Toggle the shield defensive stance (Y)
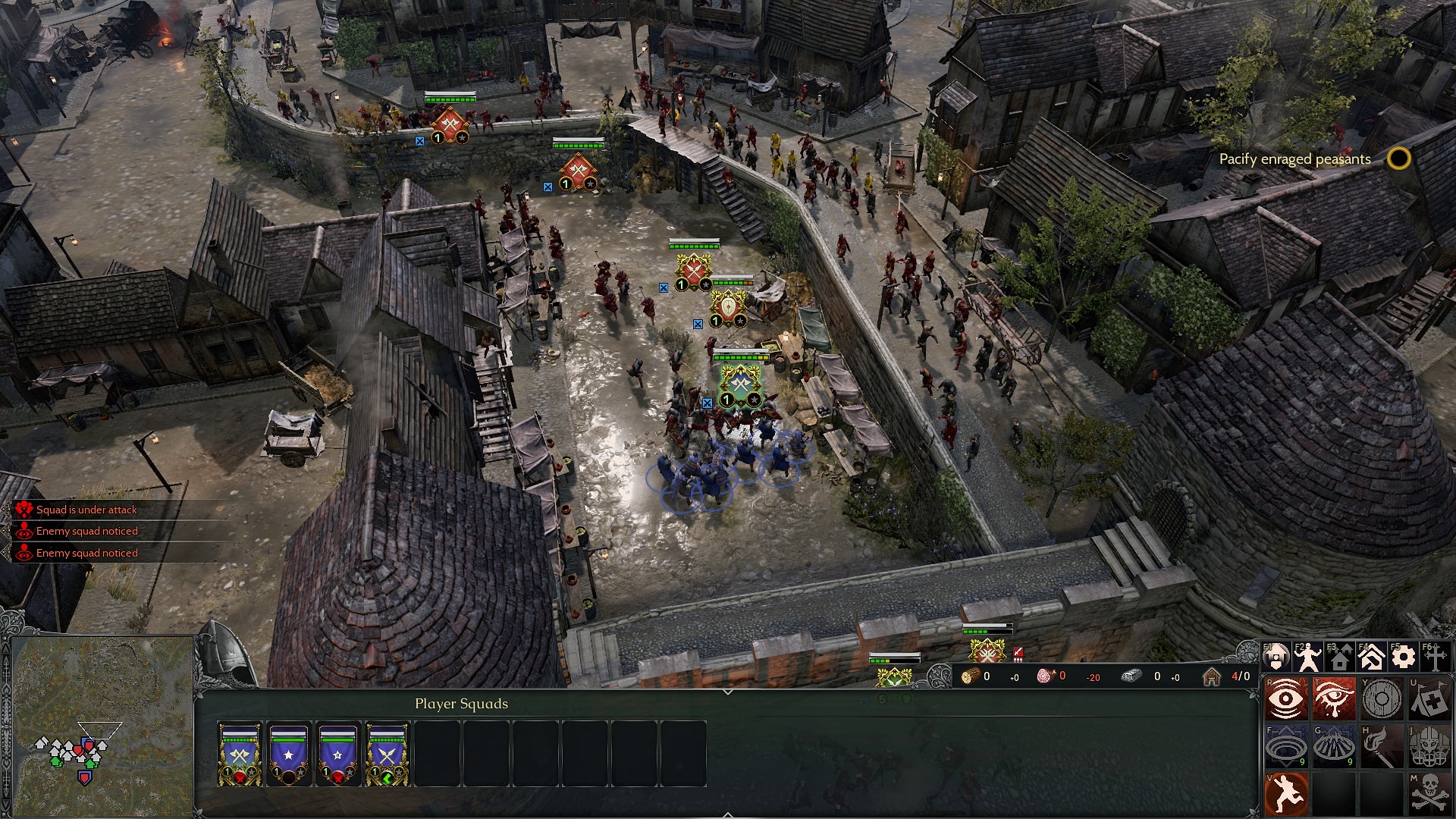Viewport: 1456px width, 819px height. coord(1382,698)
